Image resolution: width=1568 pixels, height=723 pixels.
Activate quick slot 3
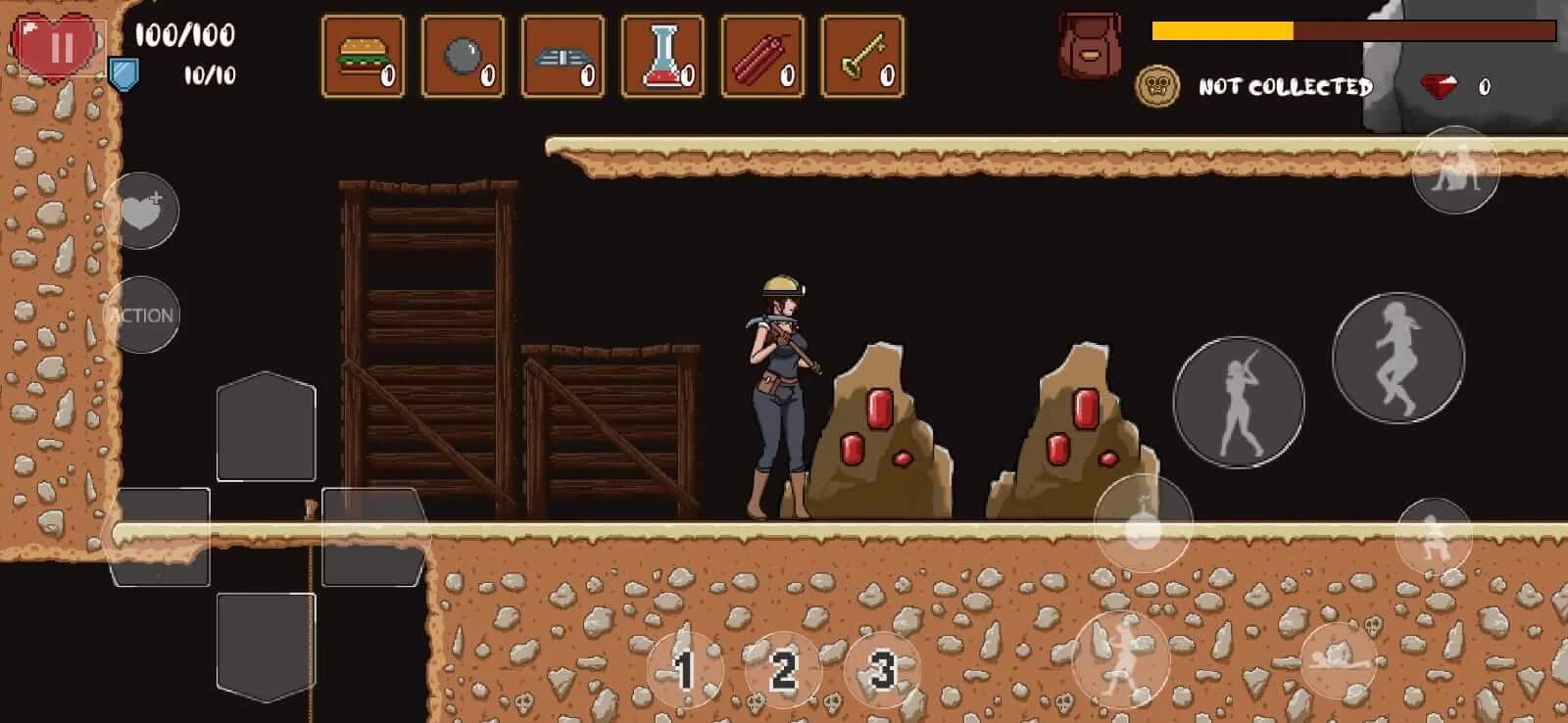(882, 670)
